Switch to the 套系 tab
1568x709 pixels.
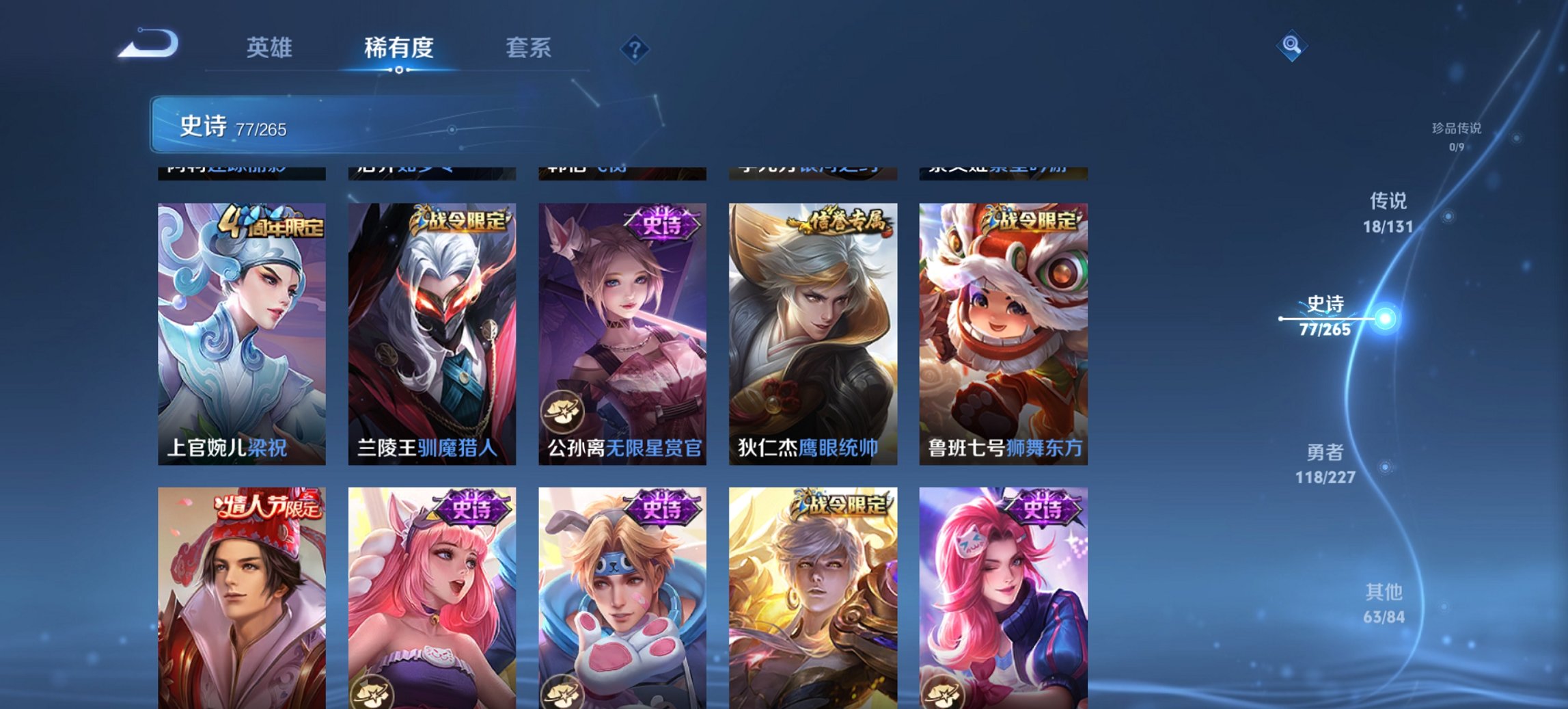[529, 48]
